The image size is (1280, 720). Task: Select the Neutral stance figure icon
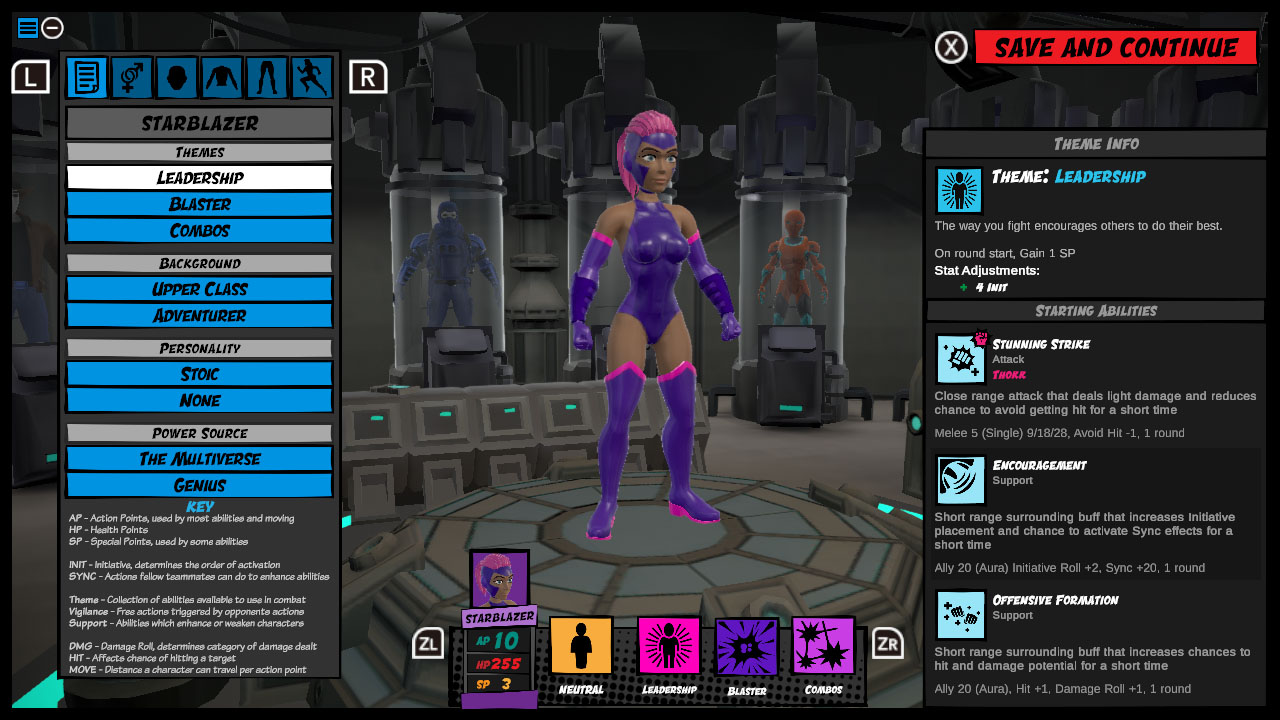point(580,645)
